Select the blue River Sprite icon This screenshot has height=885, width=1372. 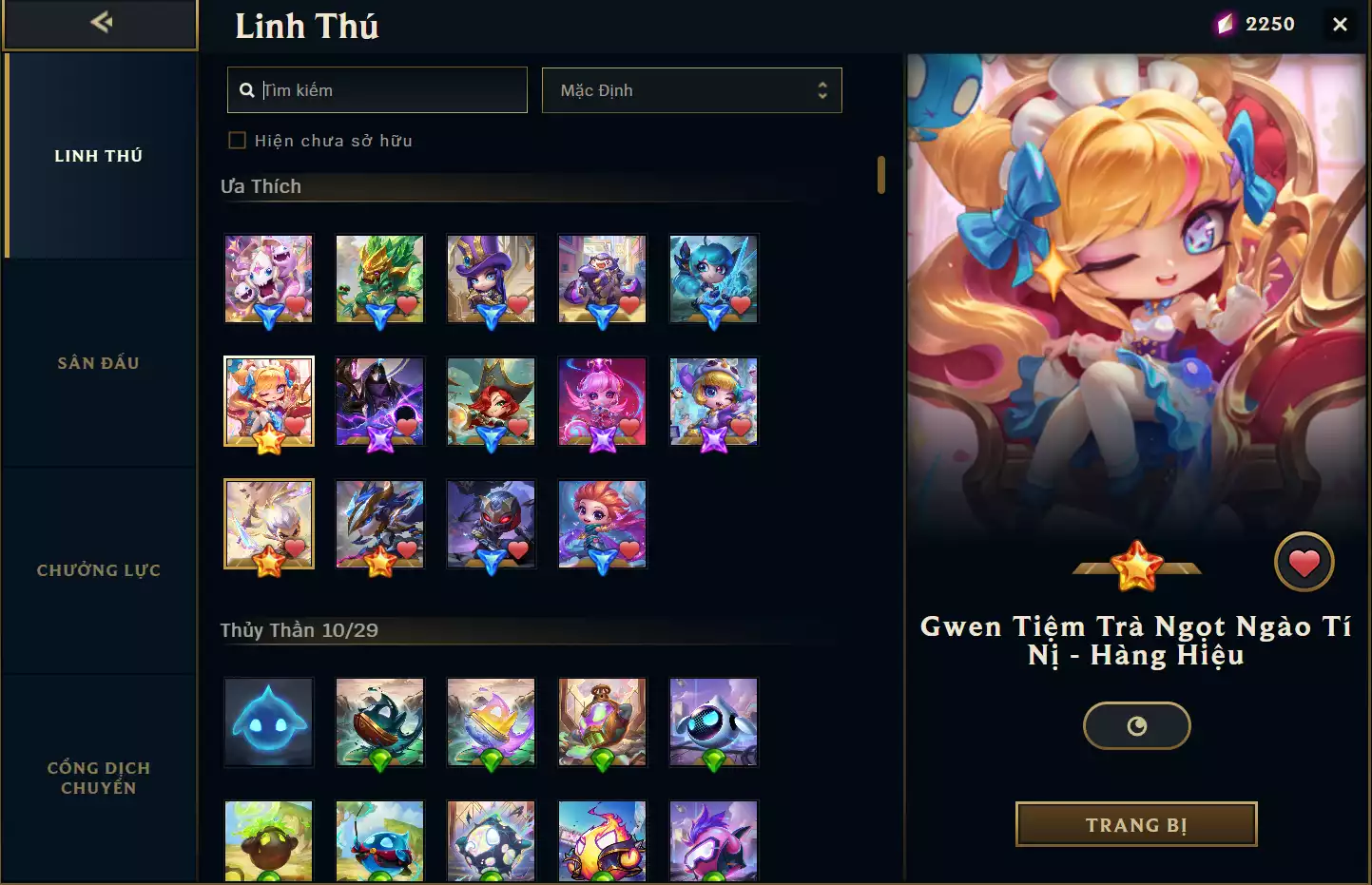[x=268, y=722]
